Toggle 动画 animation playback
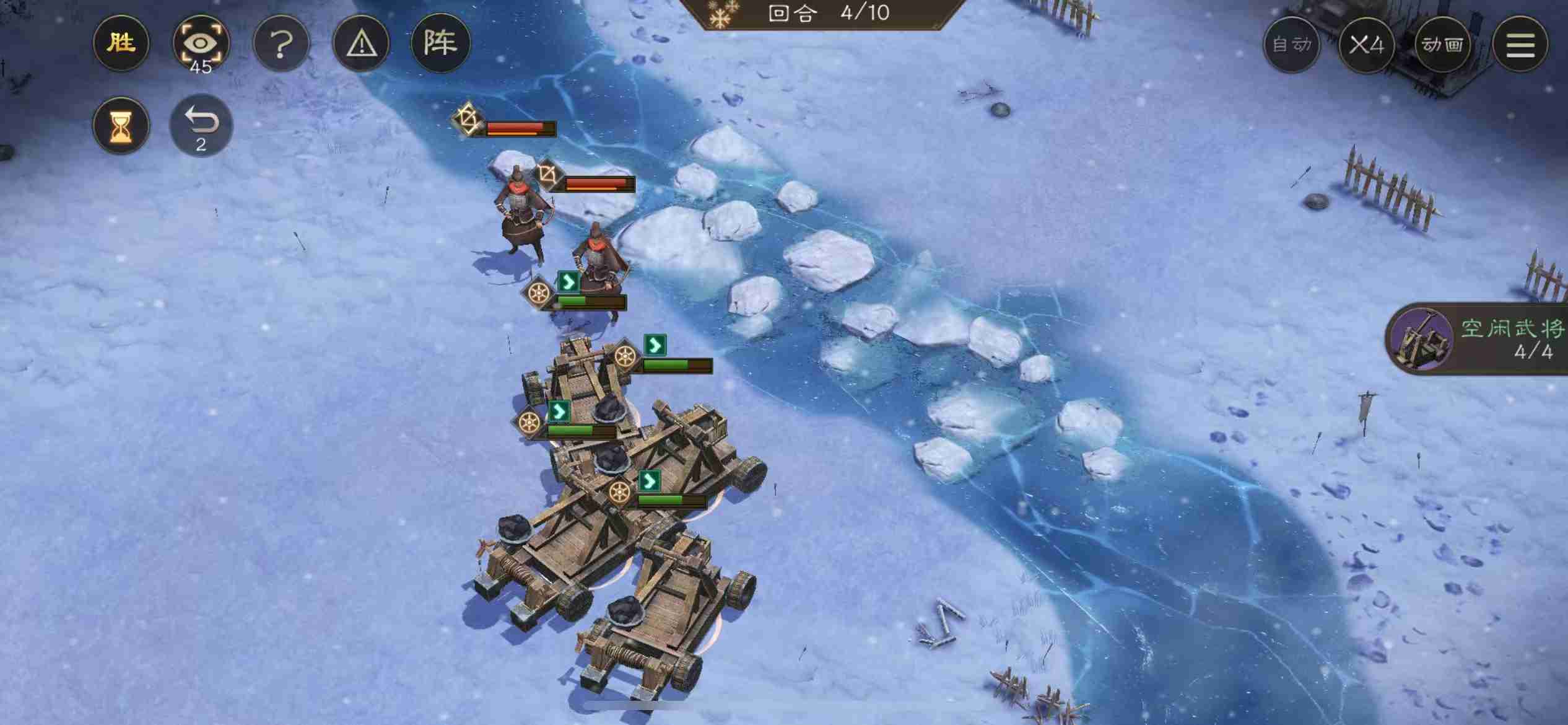 [1443, 45]
